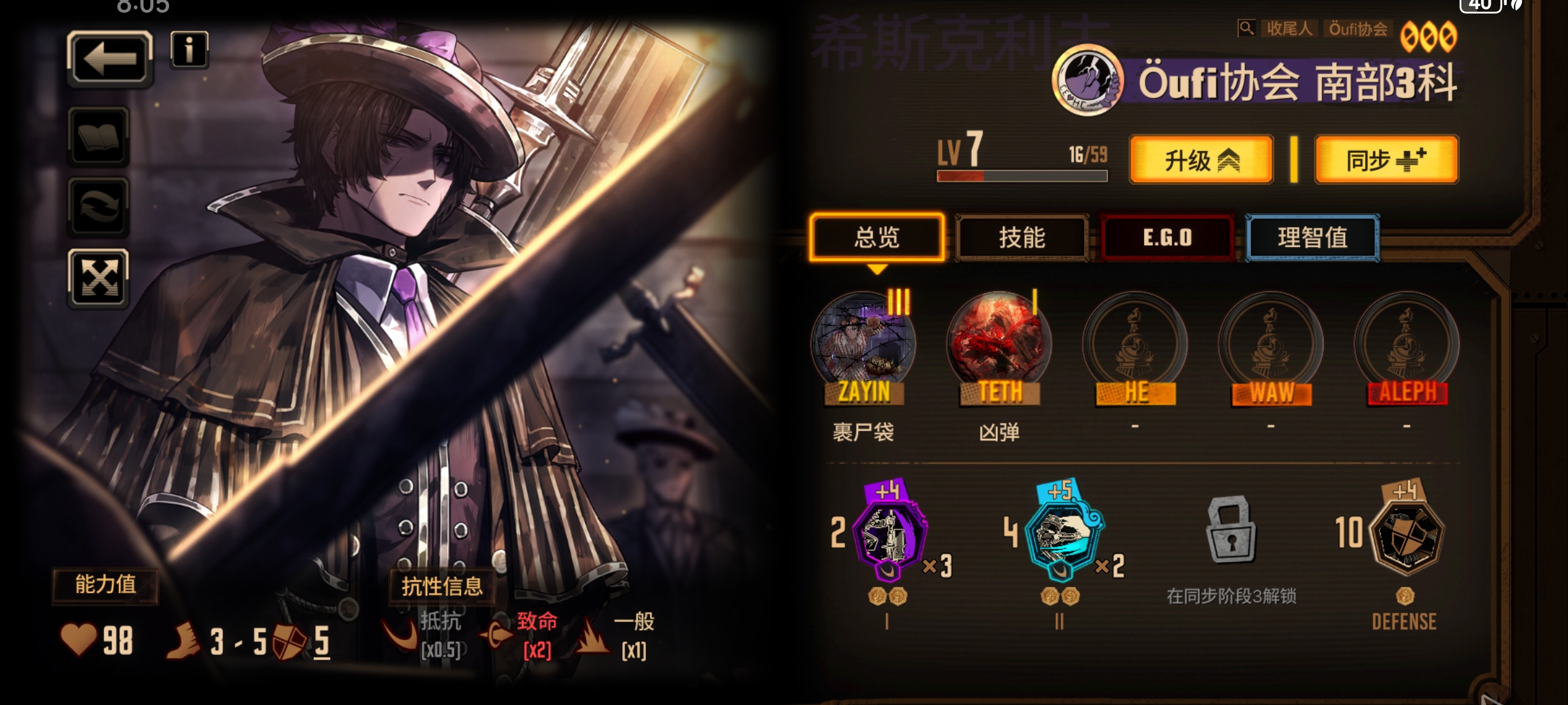
Task: Click the LV 7 experience progress bar
Action: pyautogui.click(x=1022, y=175)
